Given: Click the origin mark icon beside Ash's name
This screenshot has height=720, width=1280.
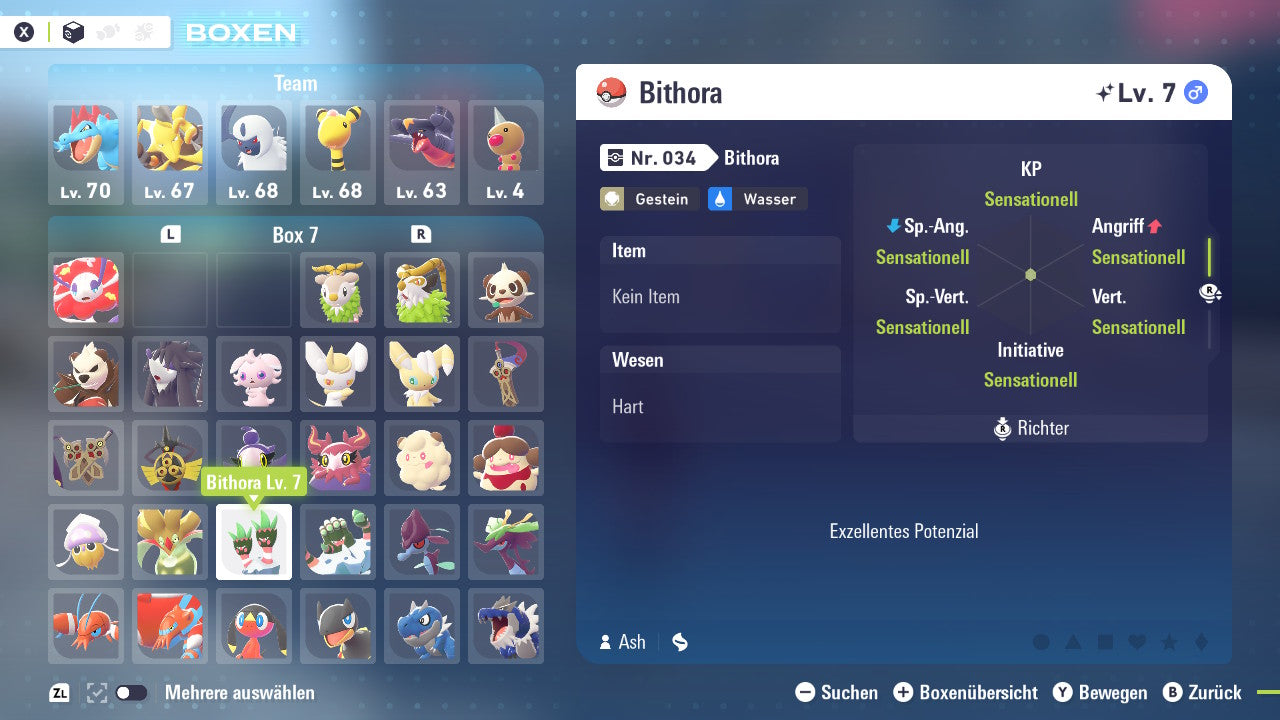Looking at the screenshot, I should point(679,642).
